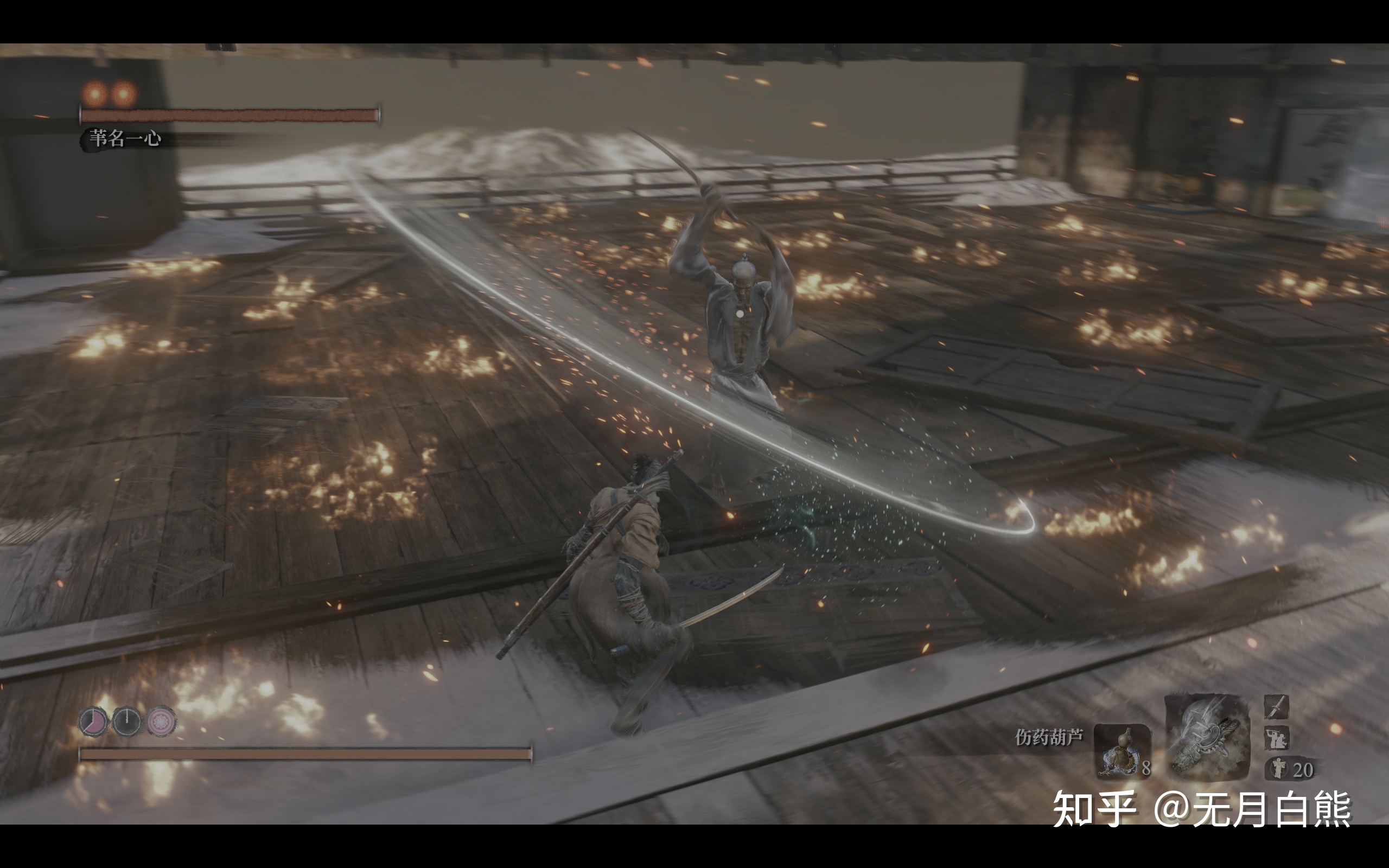The image size is (1389, 868).
Task: Select the katana combat art icon
Action: tap(1277, 707)
